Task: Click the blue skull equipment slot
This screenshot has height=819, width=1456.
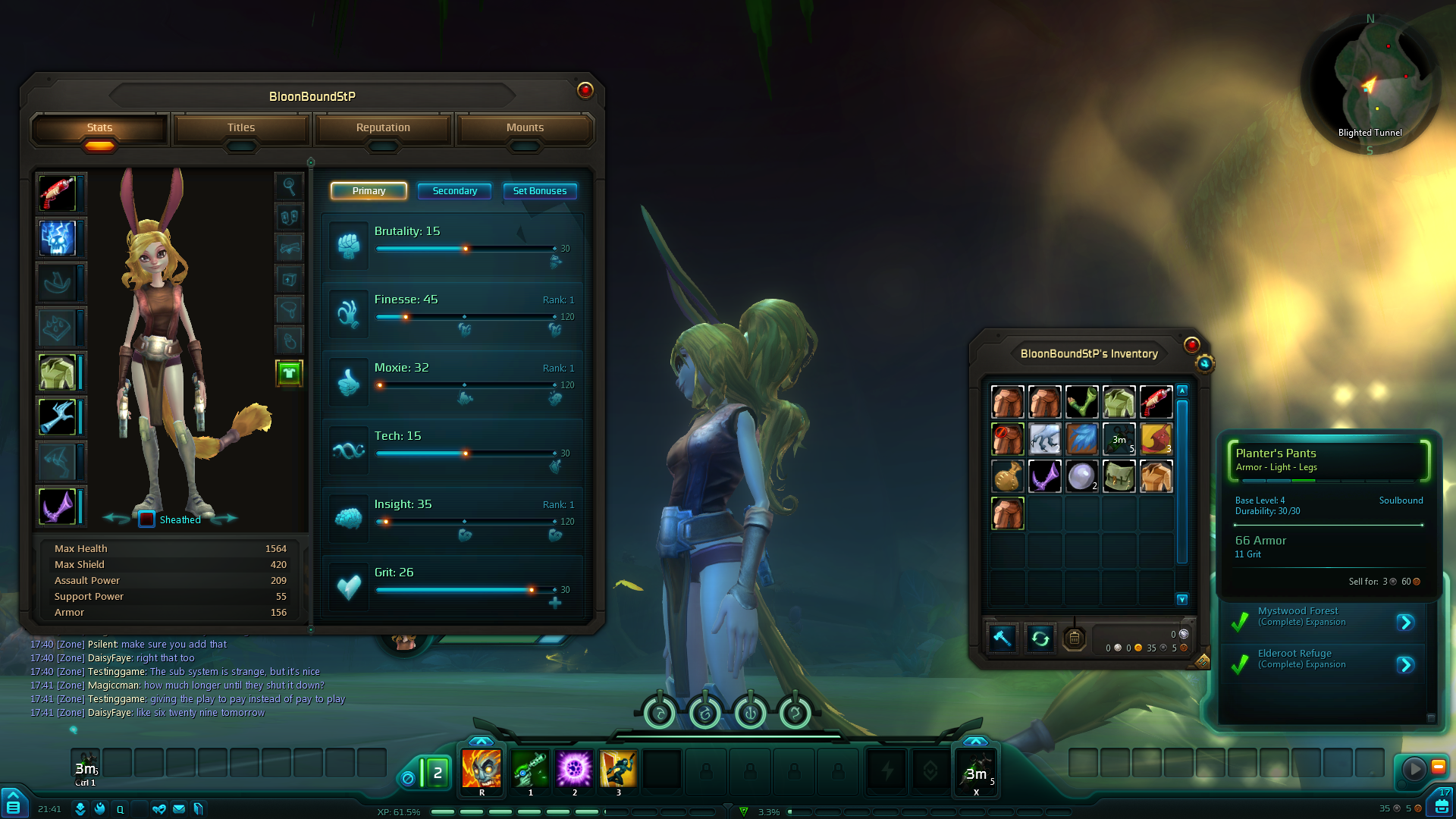Action: click(x=58, y=238)
